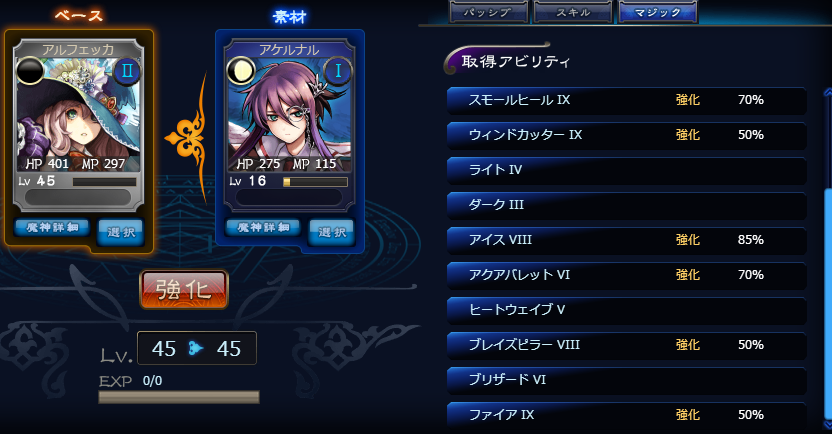
Task: Select the アクアバレット VI ability row
Action: 626,275
